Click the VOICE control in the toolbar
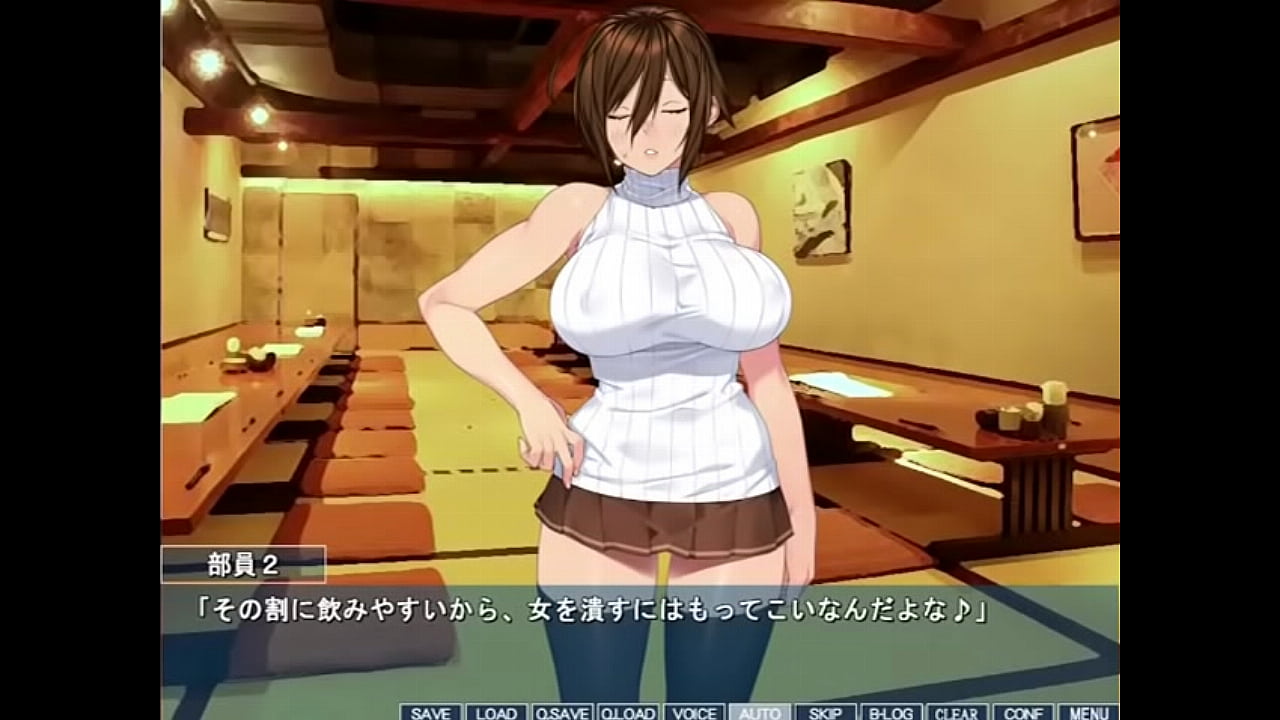The width and height of the screenshot is (1280, 720). (695, 711)
